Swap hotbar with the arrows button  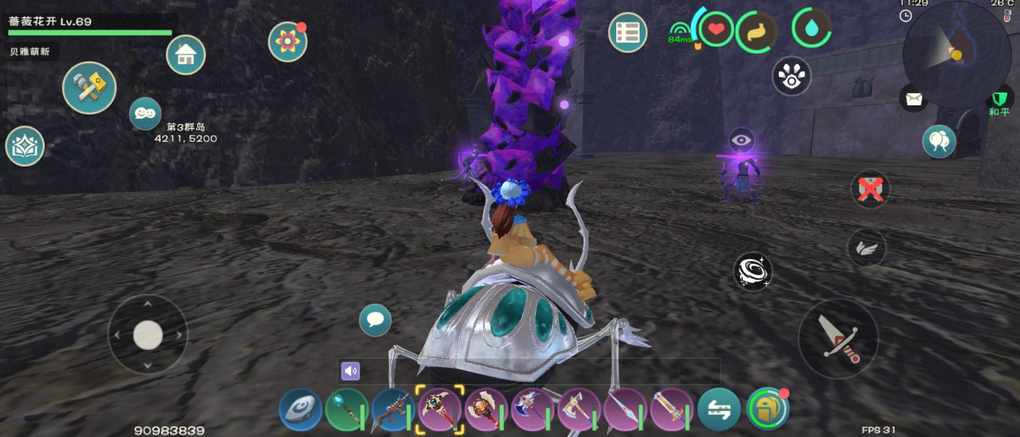click(719, 410)
